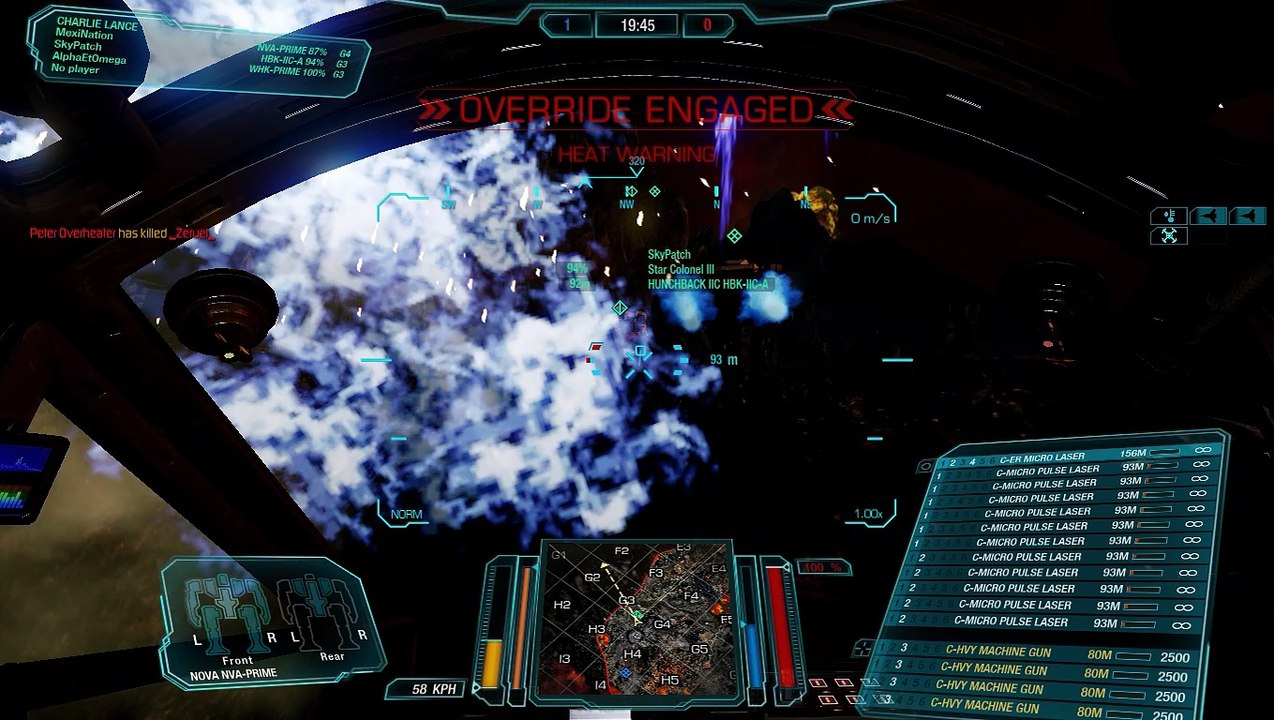Select SkyPatch in the lance roster

78,47
